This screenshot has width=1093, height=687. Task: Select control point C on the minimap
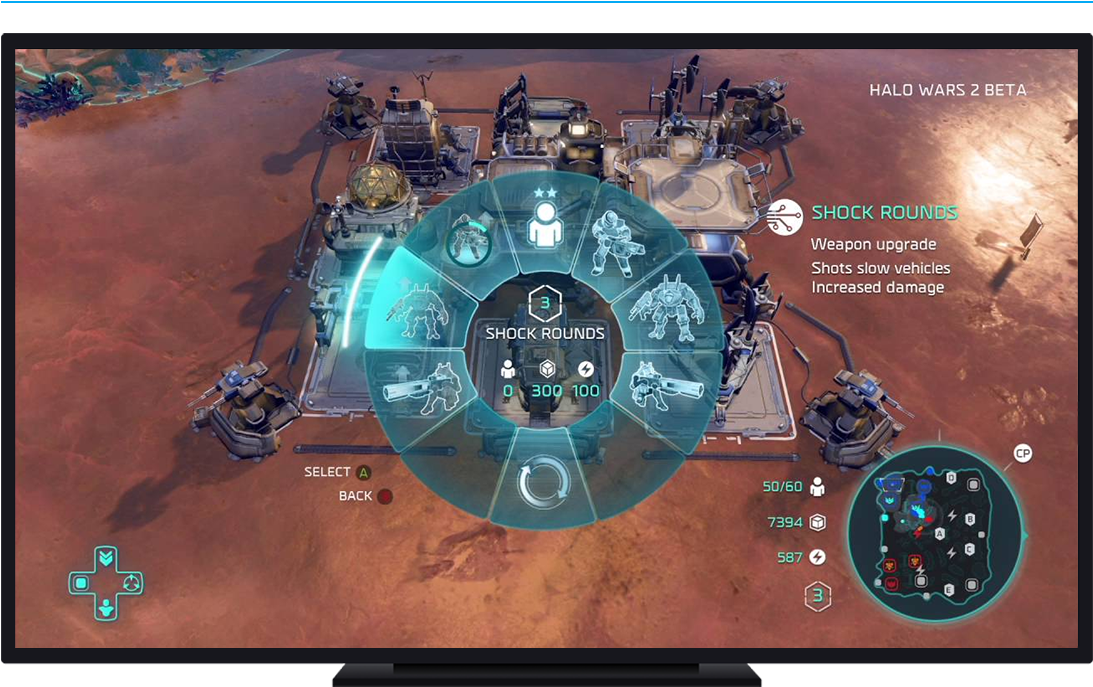coord(969,550)
